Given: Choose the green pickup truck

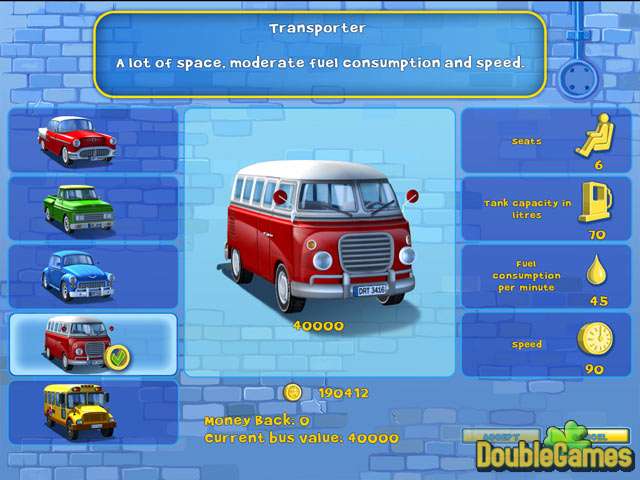Looking at the screenshot, I should click(92, 208).
